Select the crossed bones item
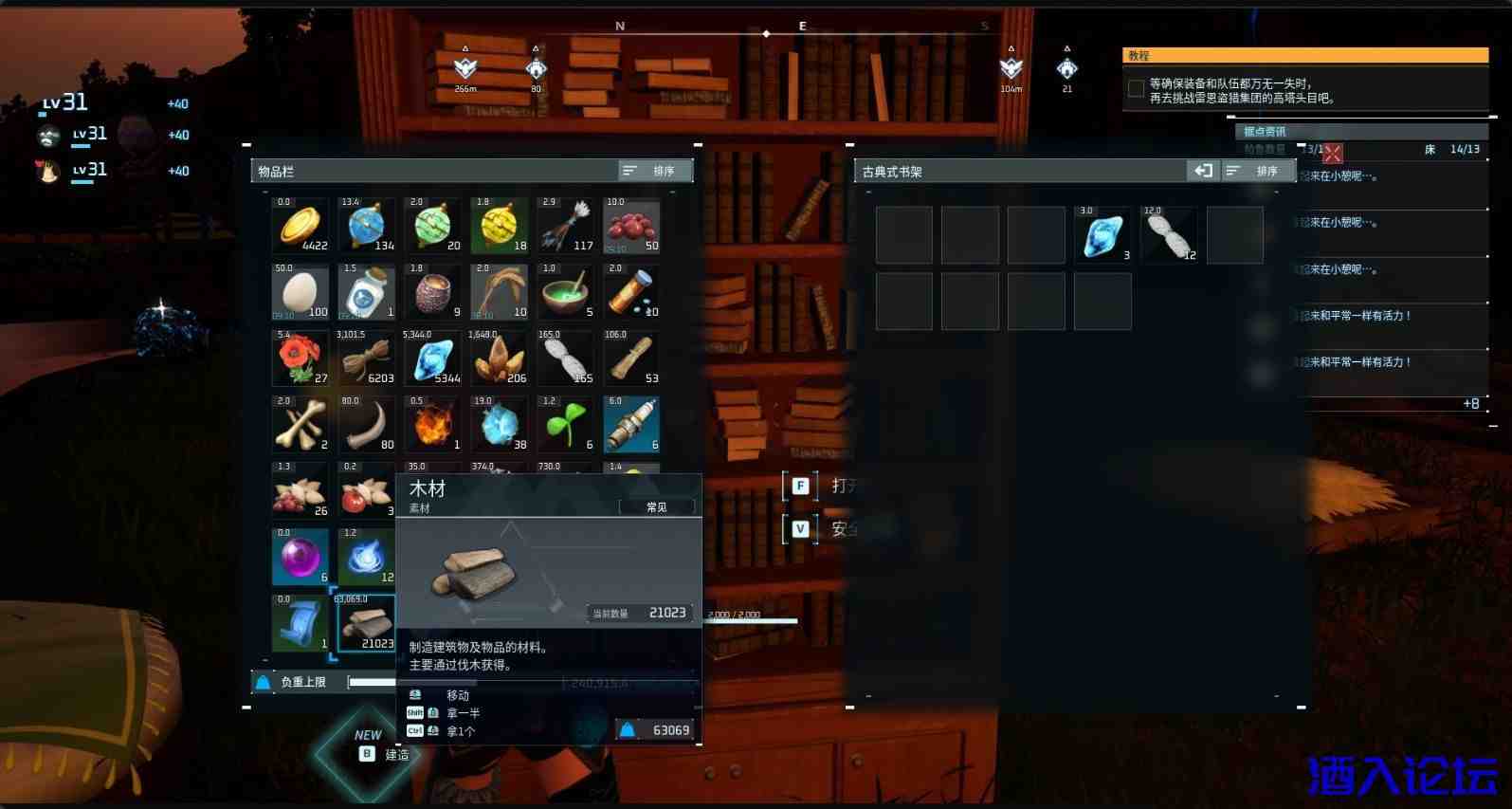 [301, 426]
